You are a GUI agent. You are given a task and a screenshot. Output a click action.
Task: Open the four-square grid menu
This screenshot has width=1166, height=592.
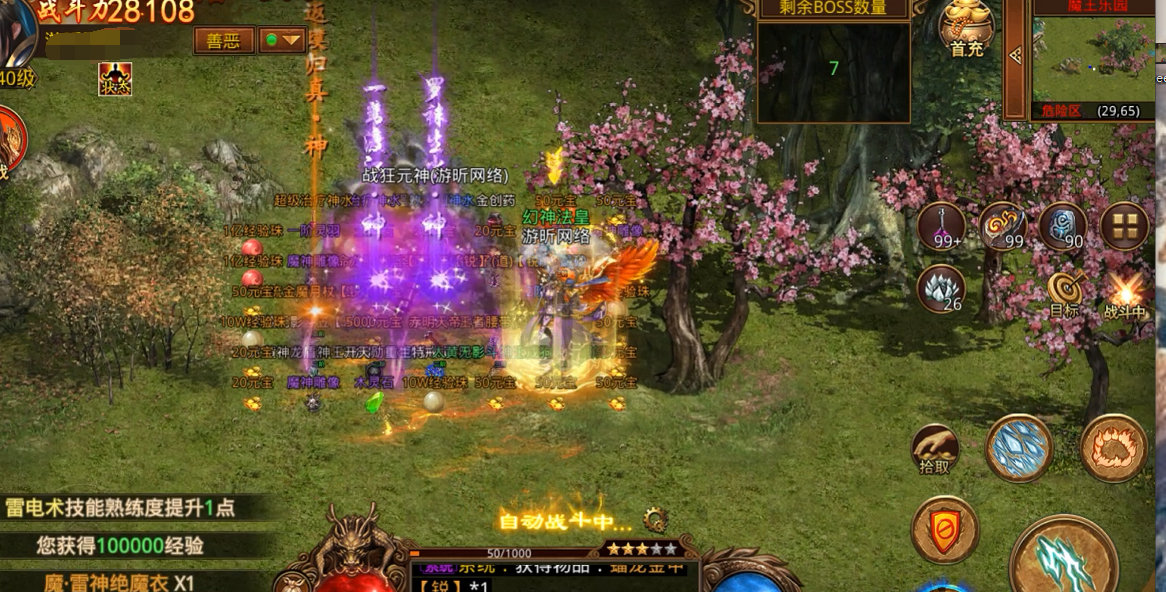pyautogui.click(x=1124, y=226)
